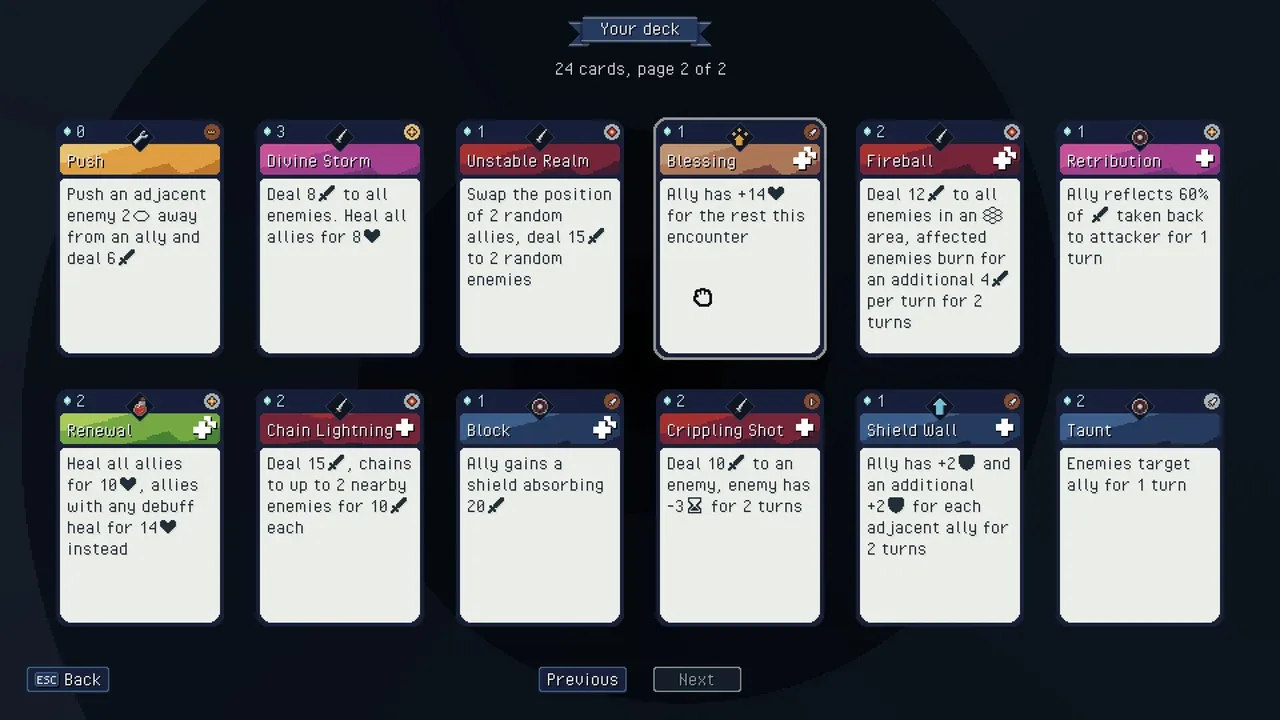This screenshot has width=1280, height=720.
Task: Go to the Previous deck page
Action: coord(582,680)
